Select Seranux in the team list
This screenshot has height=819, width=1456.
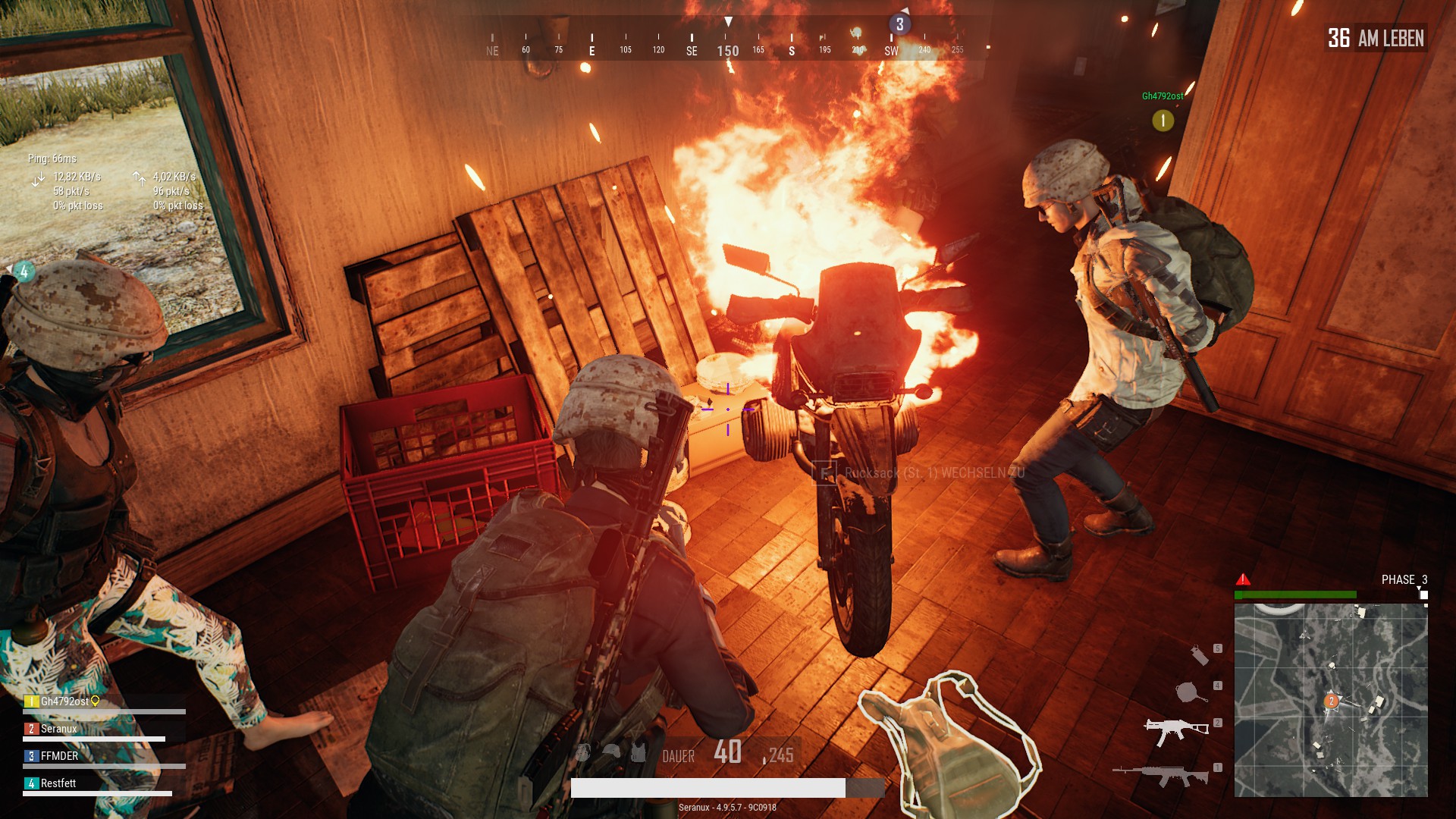coord(58,729)
